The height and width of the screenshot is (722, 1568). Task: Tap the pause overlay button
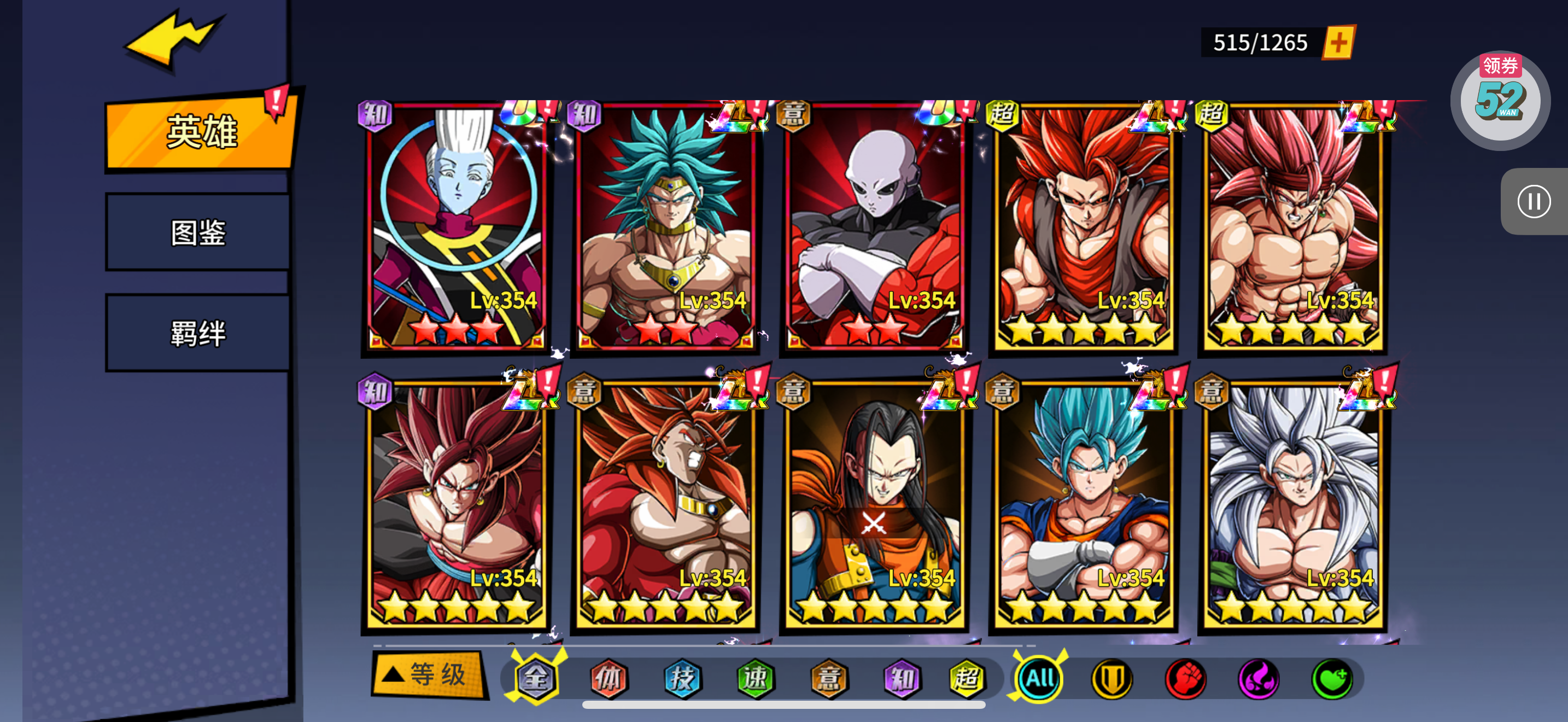[x=1532, y=201]
